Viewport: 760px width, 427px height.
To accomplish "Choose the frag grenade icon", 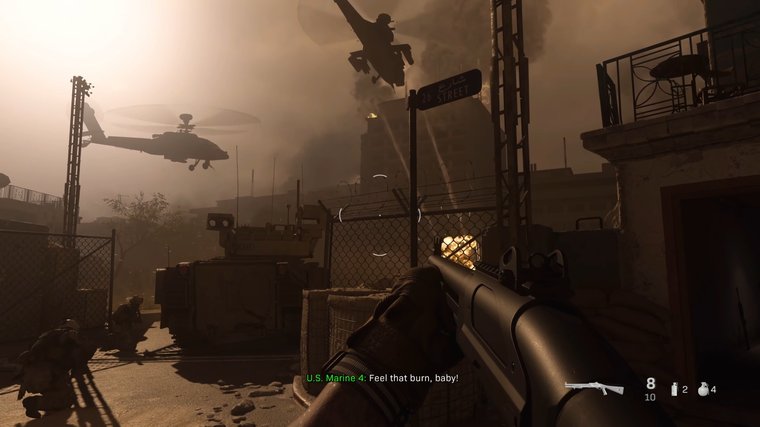I will click(x=700, y=388).
